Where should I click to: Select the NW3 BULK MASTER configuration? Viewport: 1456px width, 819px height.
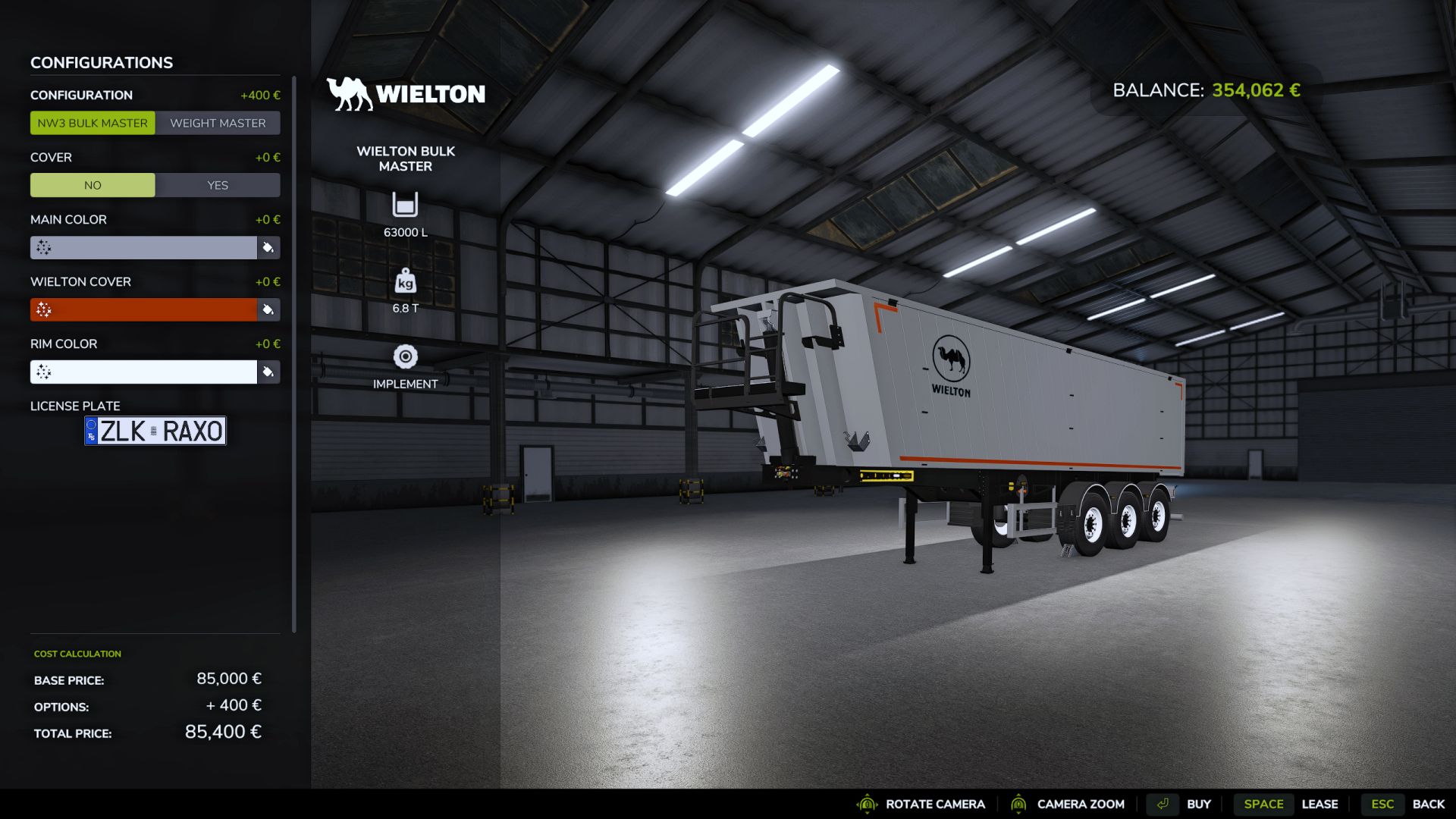[93, 123]
